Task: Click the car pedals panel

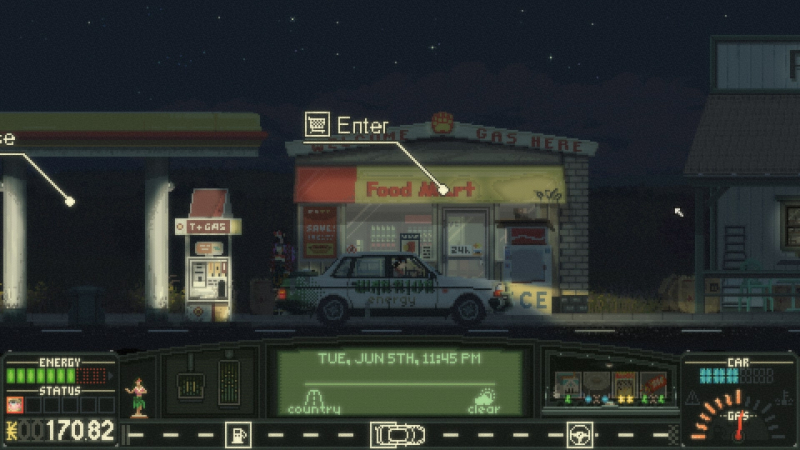Action: tap(208, 381)
